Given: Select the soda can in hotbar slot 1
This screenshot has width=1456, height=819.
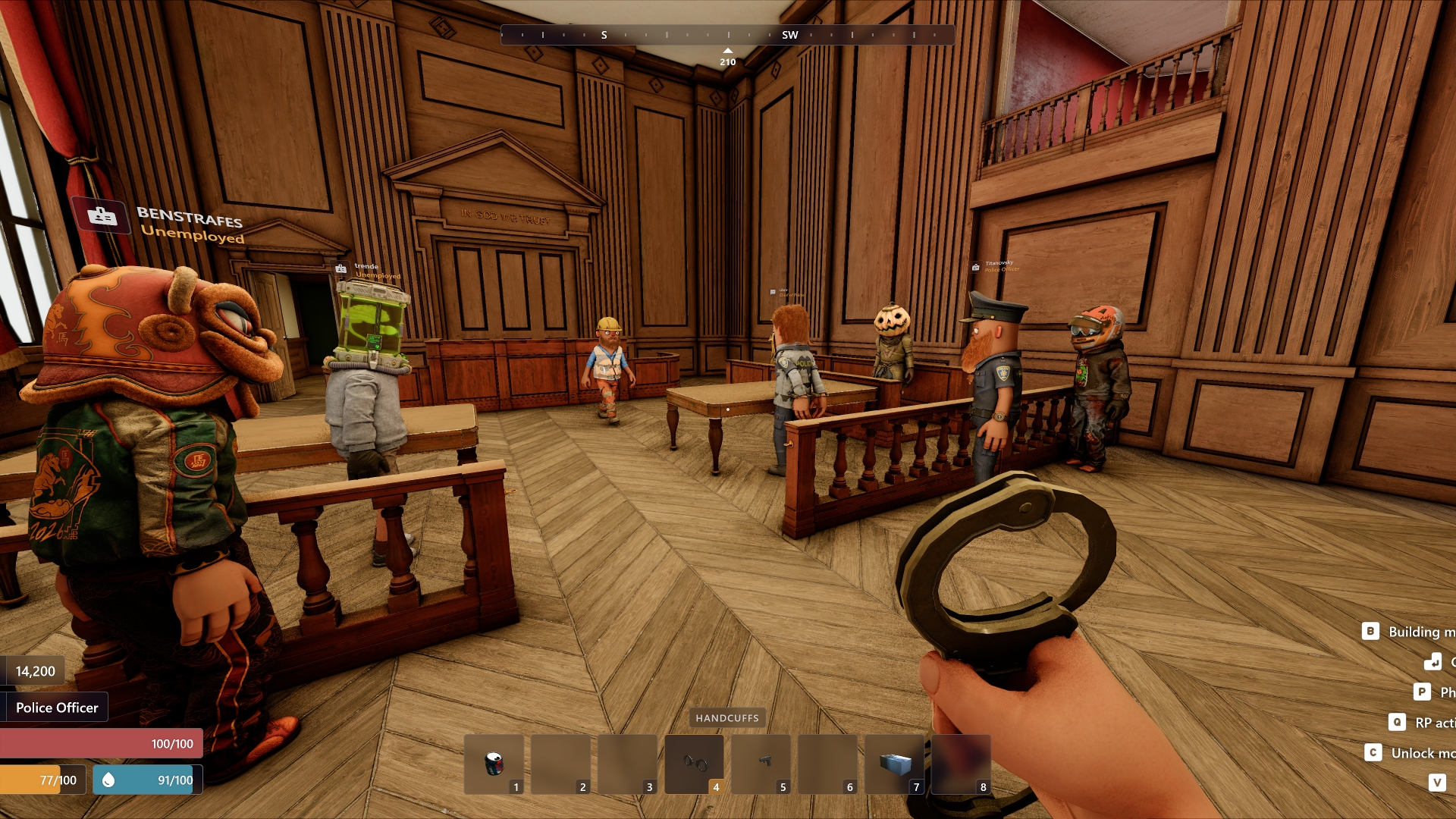Looking at the screenshot, I should 494,763.
